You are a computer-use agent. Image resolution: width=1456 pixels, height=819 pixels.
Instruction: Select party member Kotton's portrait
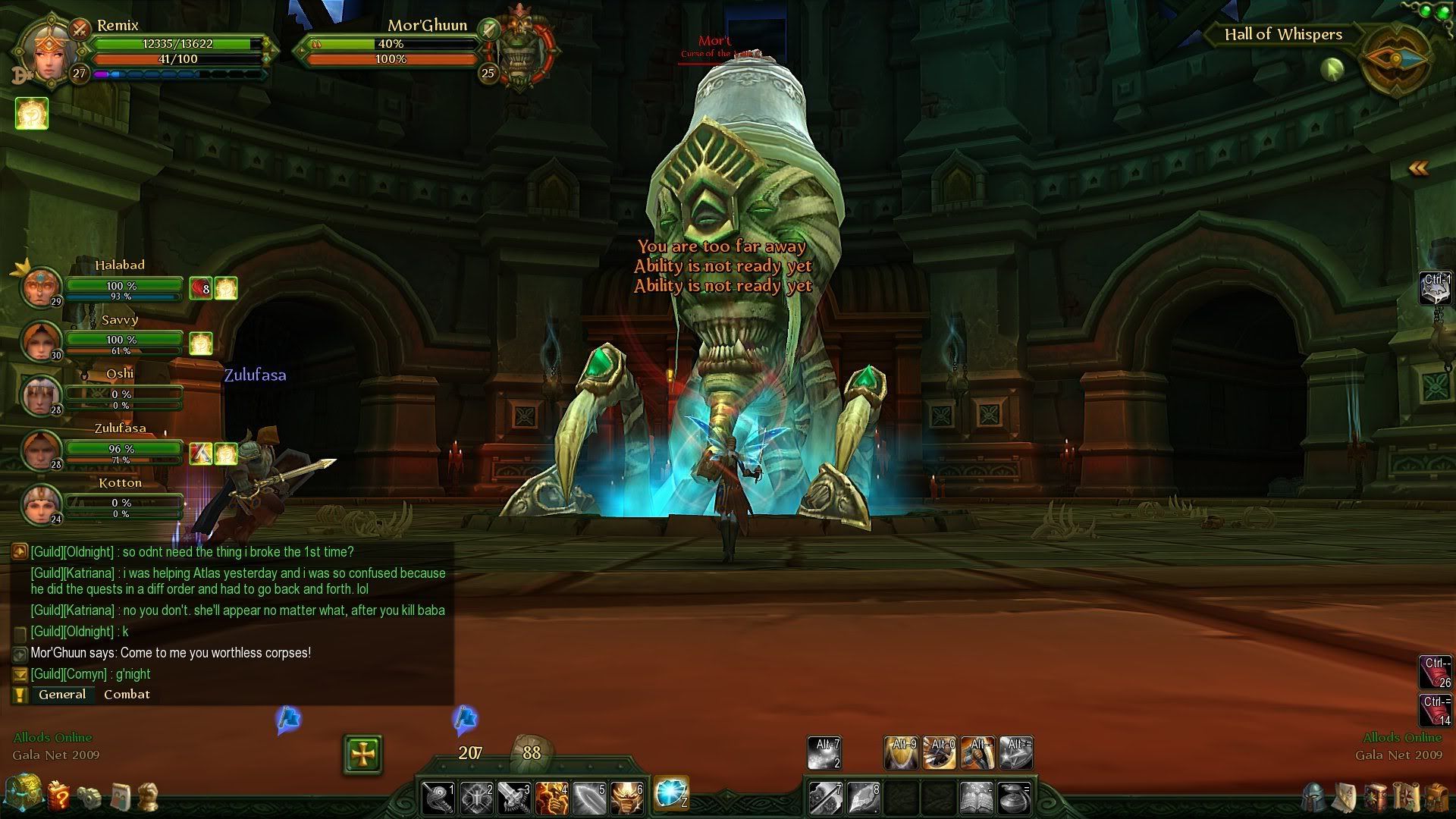pos(41,504)
